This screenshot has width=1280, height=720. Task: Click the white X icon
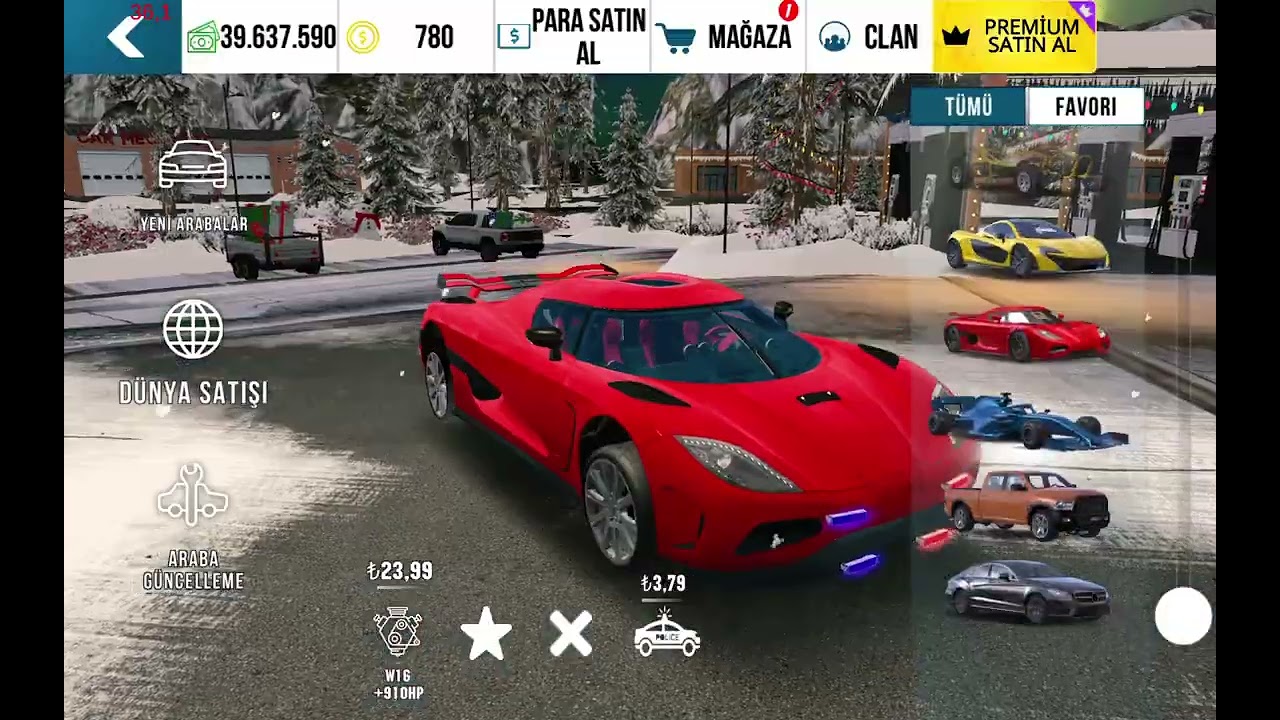(571, 634)
